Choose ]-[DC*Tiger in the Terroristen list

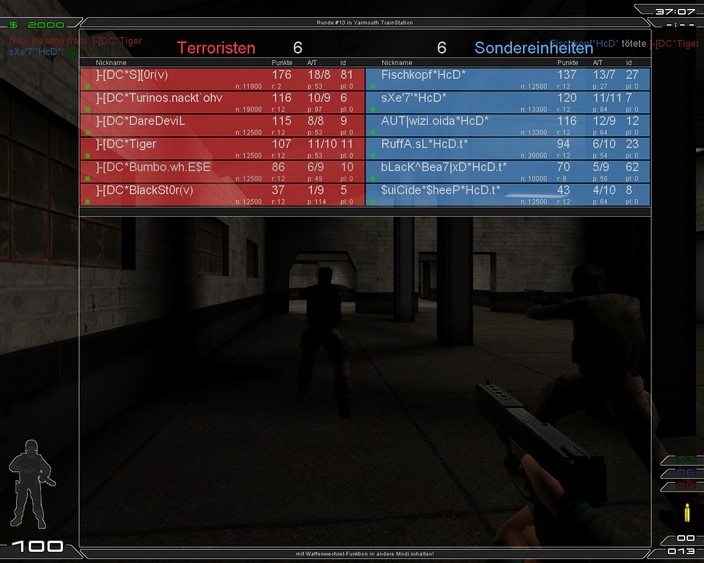click(222, 148)
